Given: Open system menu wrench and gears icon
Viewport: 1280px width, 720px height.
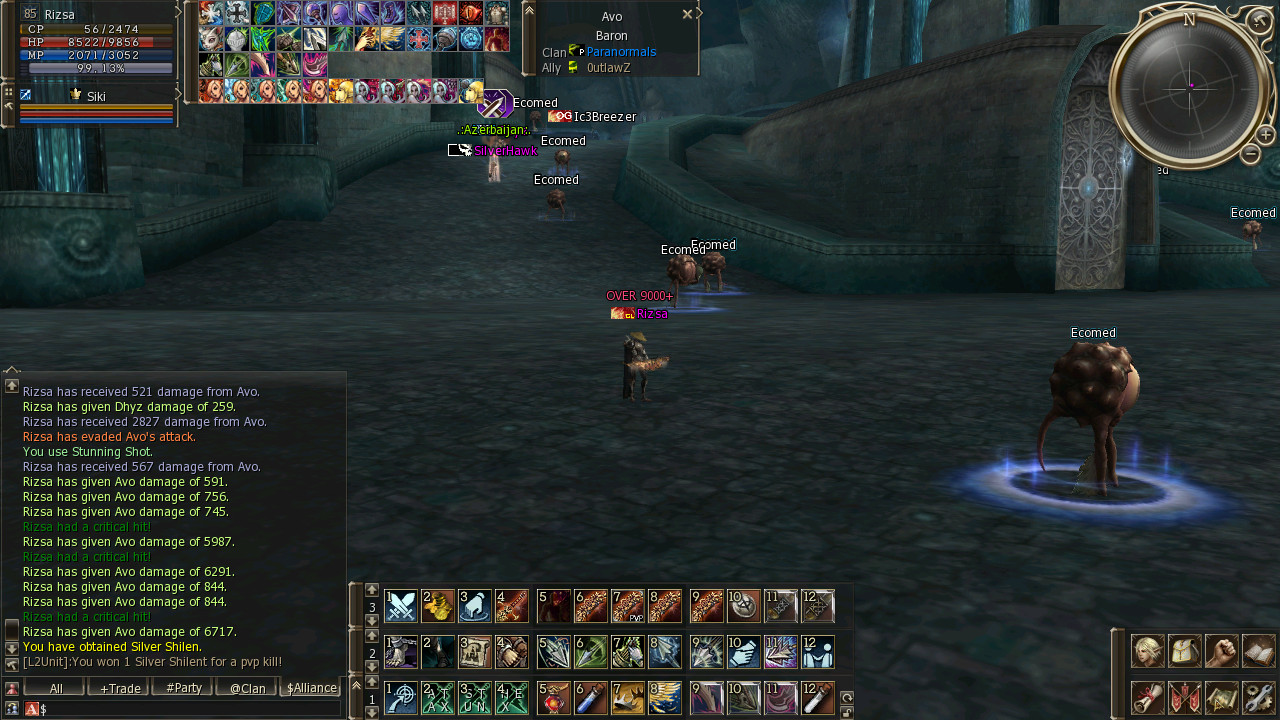Looking at the screenshot, I should pyautogui.click(x=1259, y=697).
